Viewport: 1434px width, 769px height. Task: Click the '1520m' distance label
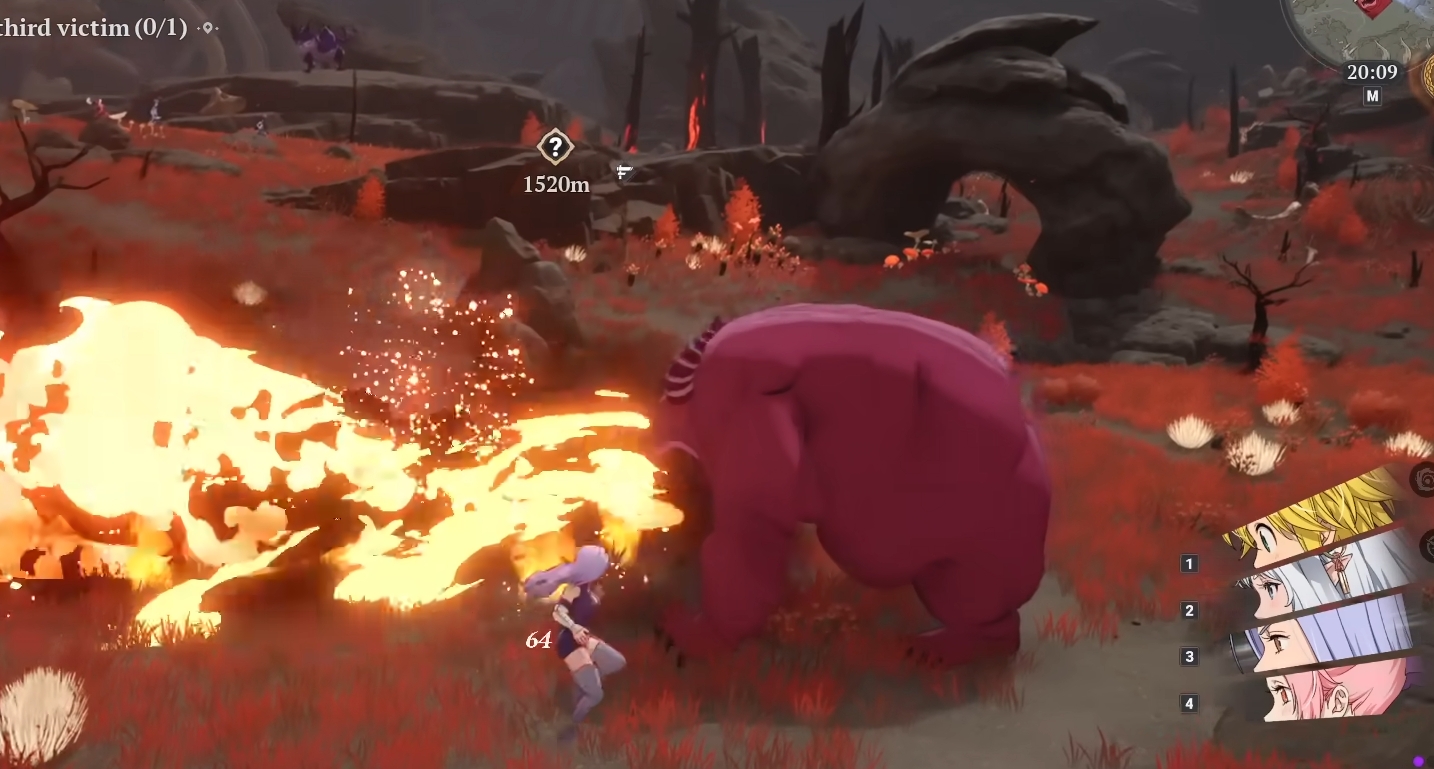555,184
